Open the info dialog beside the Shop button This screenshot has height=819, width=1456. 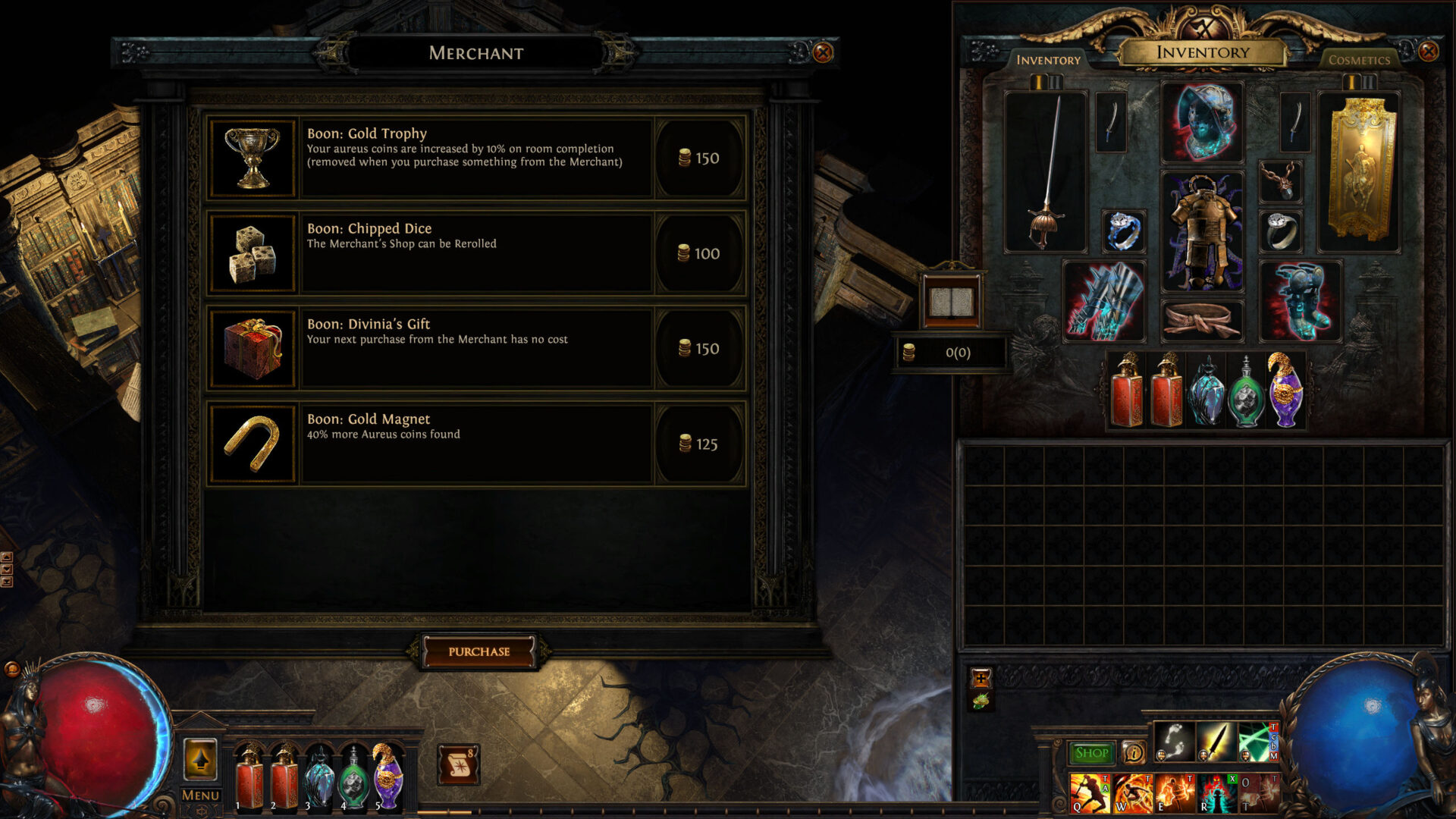tap(1134, 752)
